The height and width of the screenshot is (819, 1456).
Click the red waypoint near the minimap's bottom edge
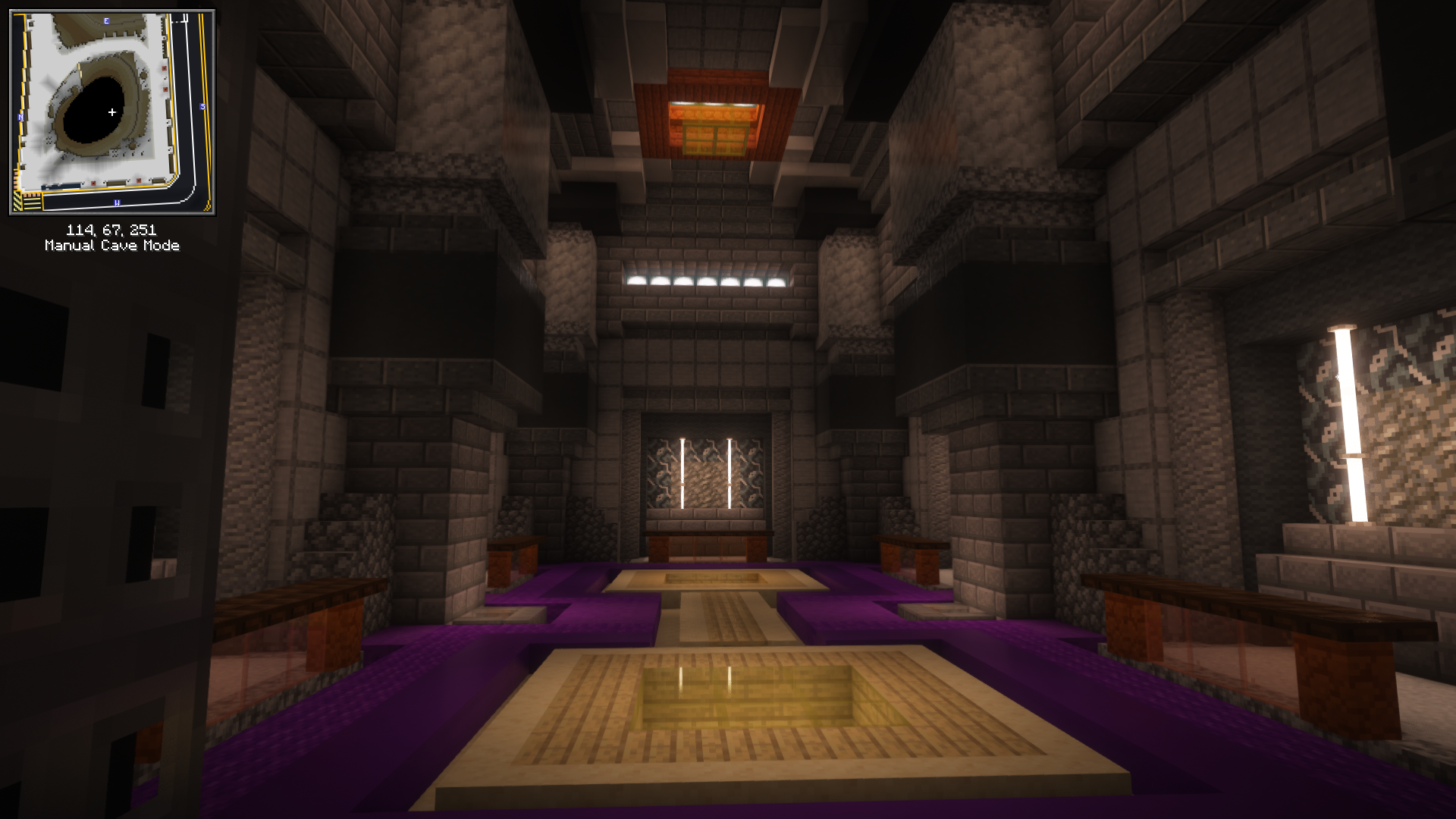click(x=94, y=183)
